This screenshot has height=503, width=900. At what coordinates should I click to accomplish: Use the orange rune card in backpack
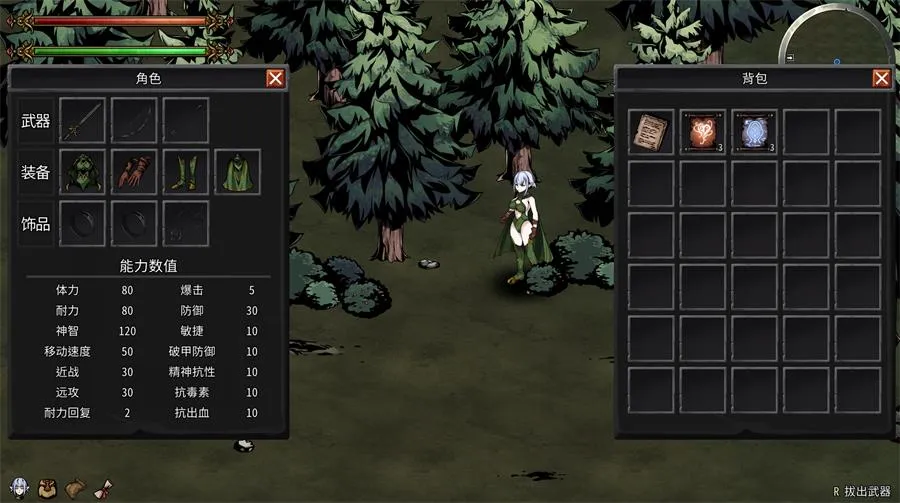pos(703,132)
